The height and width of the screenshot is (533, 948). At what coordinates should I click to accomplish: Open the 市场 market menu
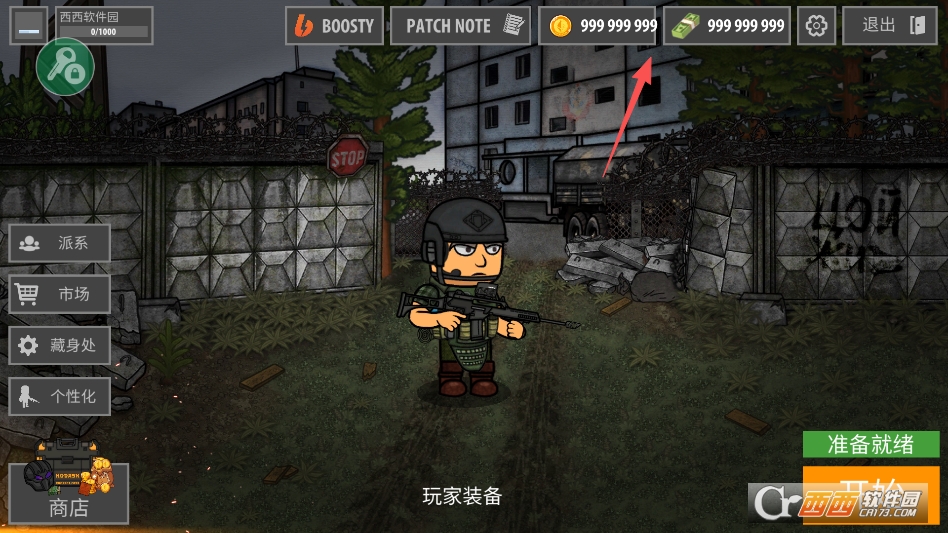(x=60, y=294)
